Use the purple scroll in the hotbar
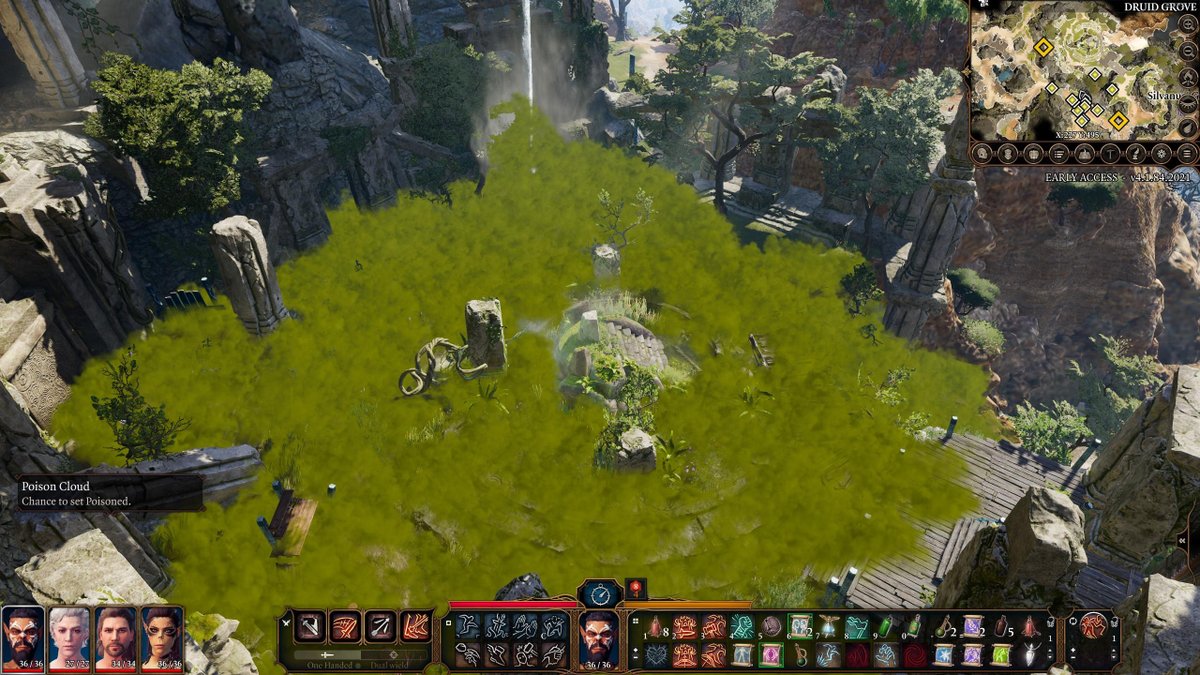1200x675 pixels. tap(972, 627)
